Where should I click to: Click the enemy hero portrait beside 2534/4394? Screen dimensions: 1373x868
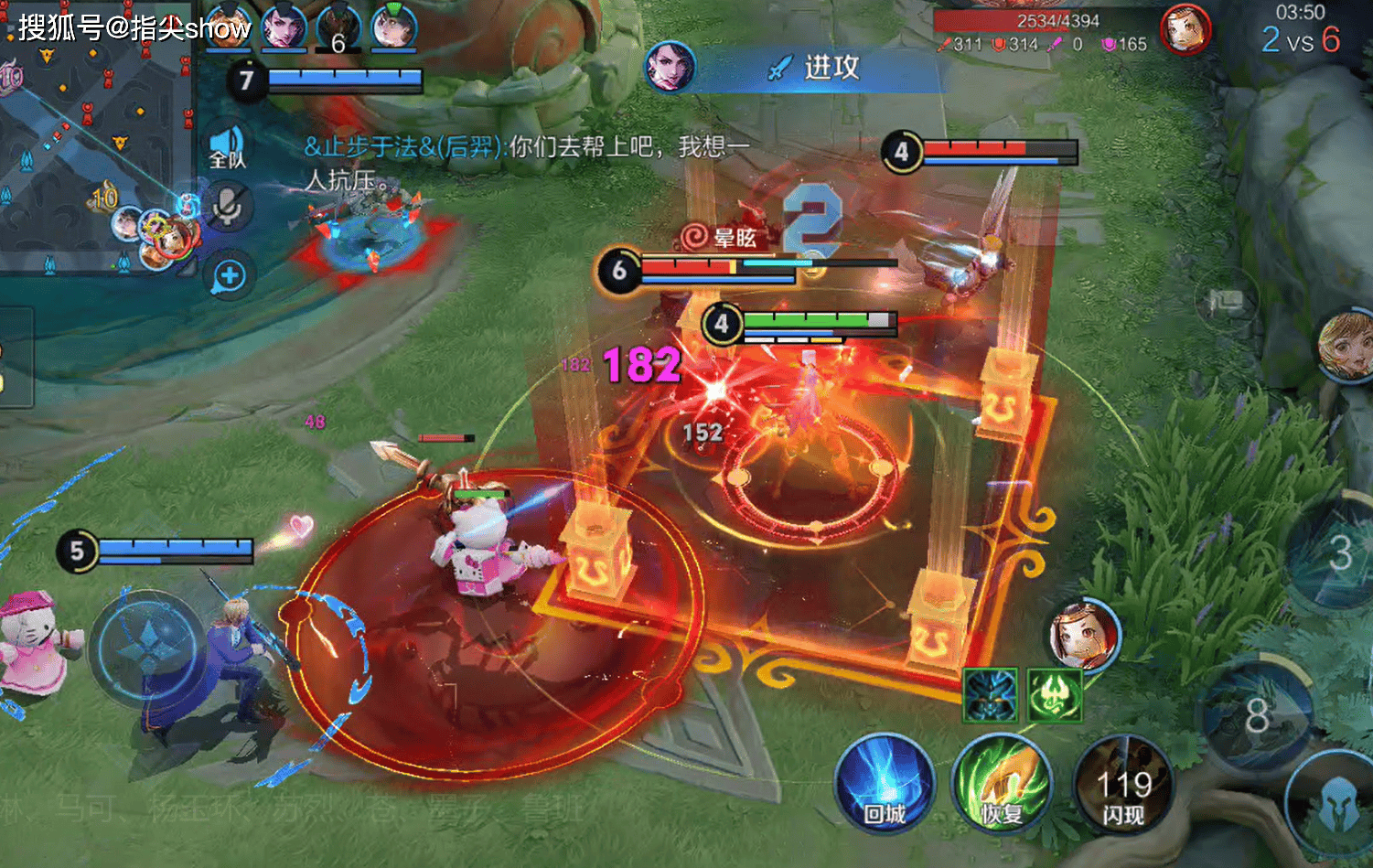[1185, 29]
